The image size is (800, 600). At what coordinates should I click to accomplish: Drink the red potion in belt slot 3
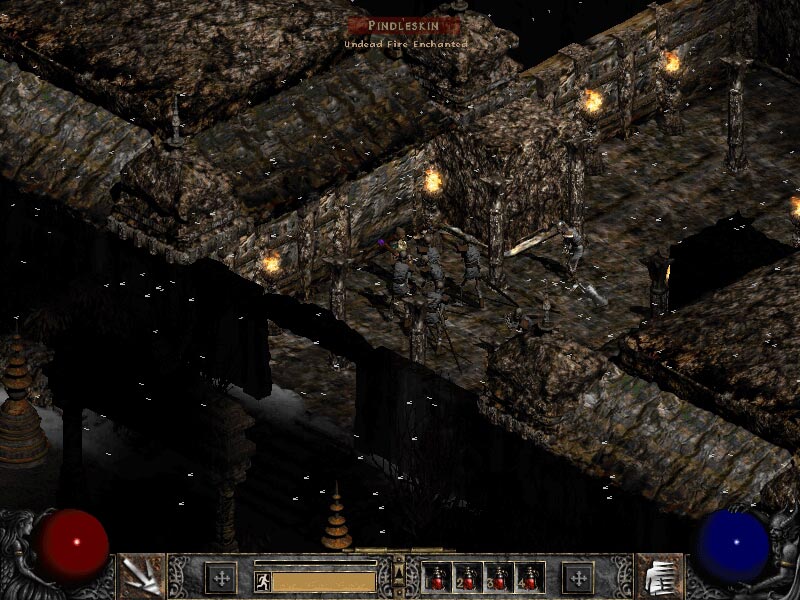coord(499,578)
